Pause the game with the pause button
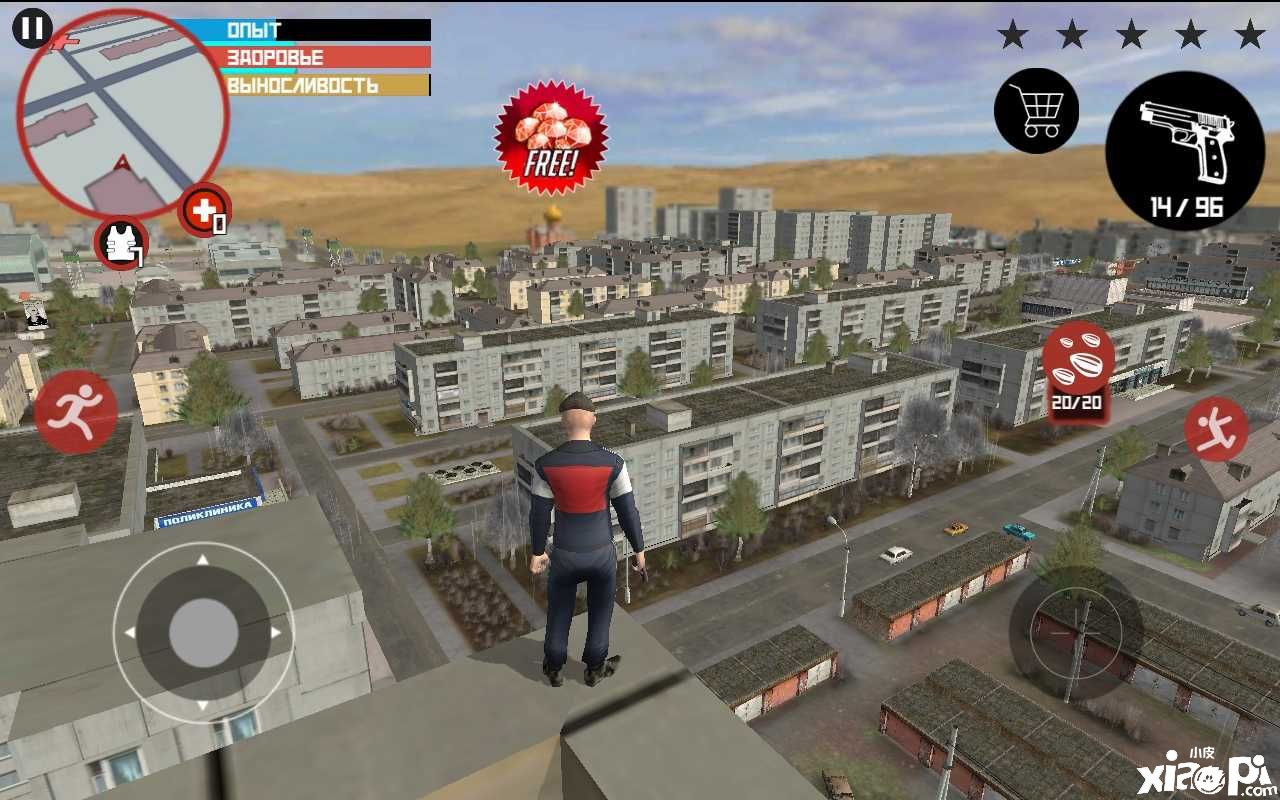The image size is (1280, 800). click(32, 28)
